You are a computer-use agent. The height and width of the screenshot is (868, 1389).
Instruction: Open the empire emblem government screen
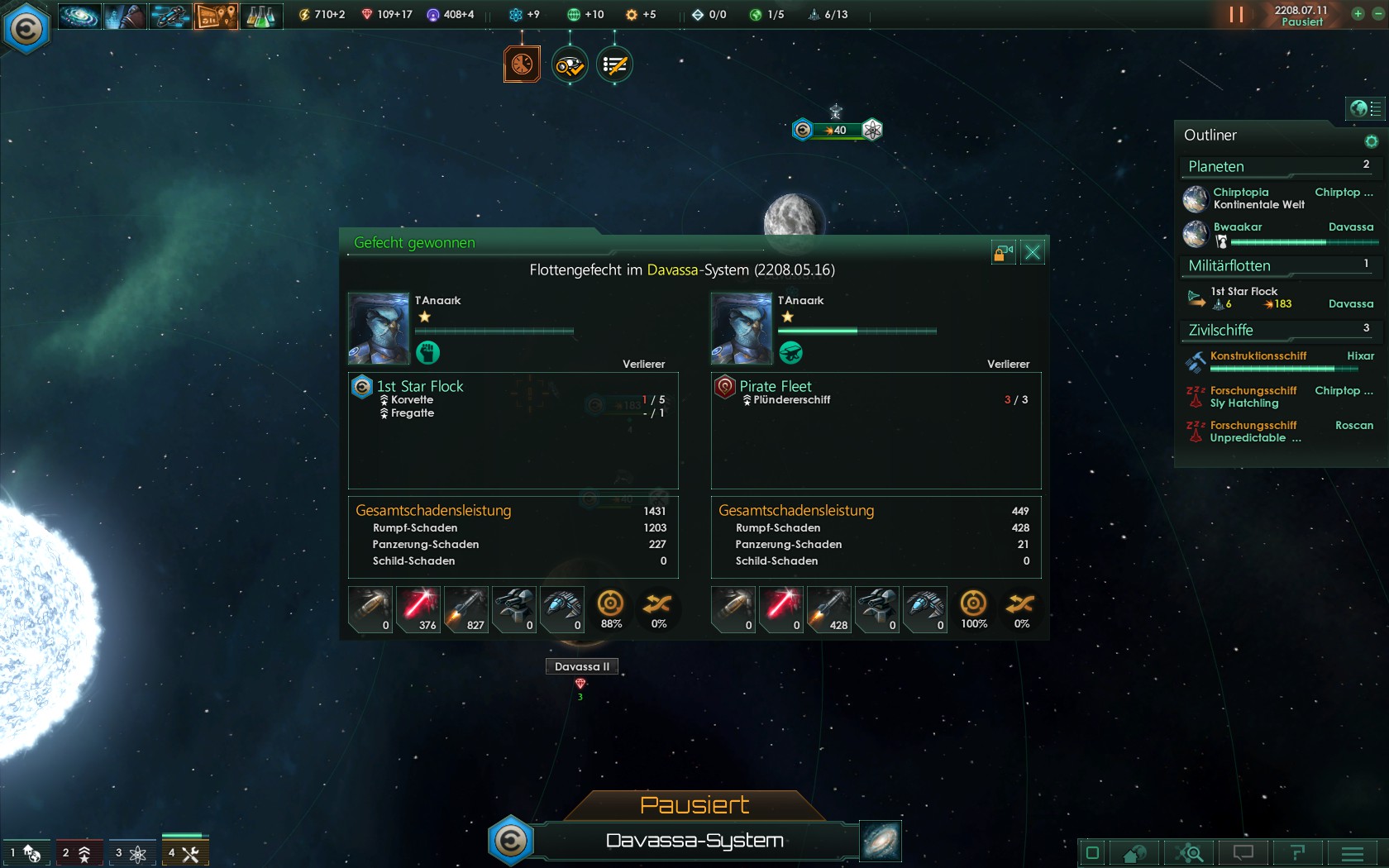pos(26,29)
